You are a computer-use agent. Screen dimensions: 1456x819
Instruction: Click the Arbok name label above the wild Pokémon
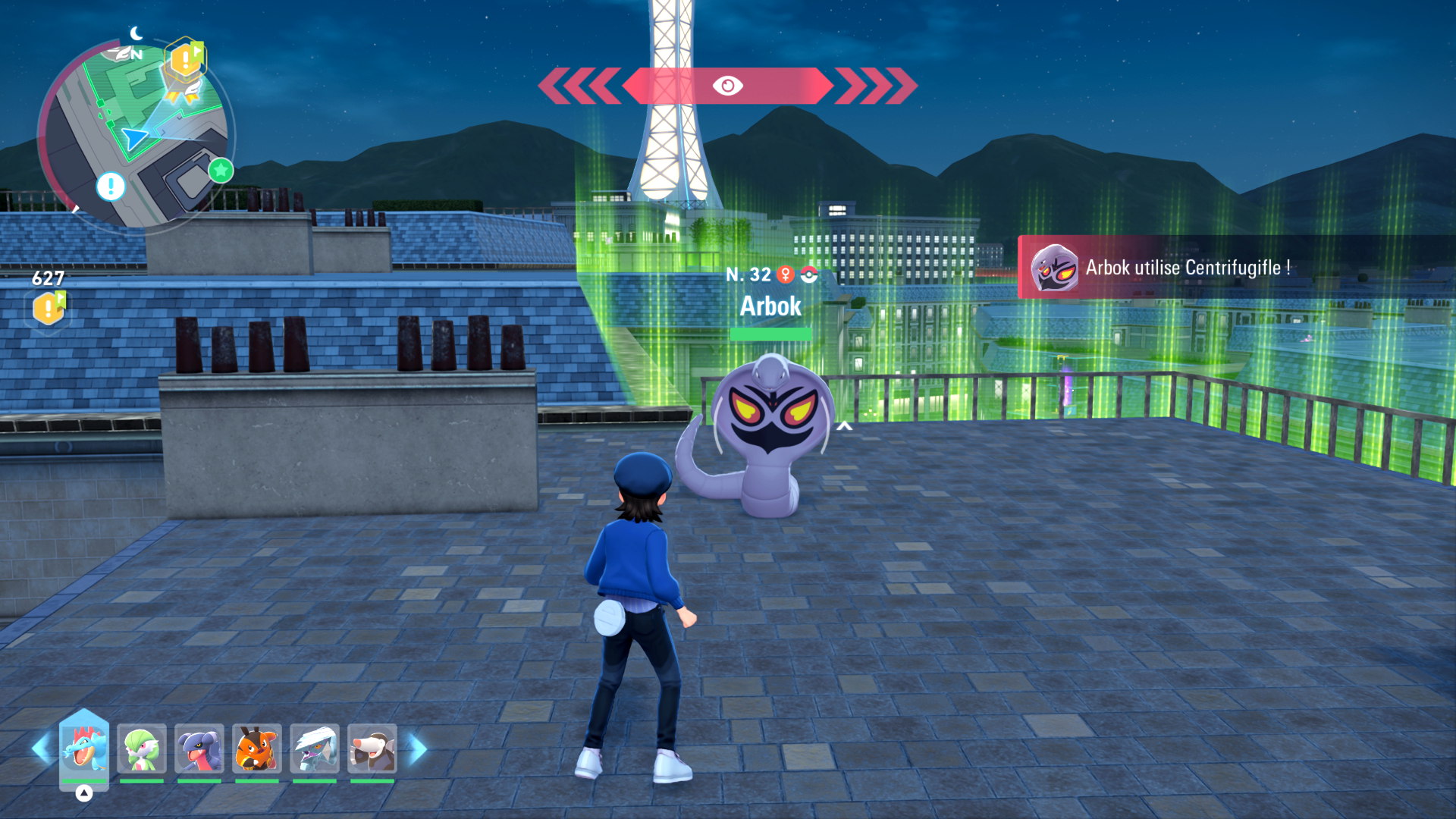click(770, 306)
